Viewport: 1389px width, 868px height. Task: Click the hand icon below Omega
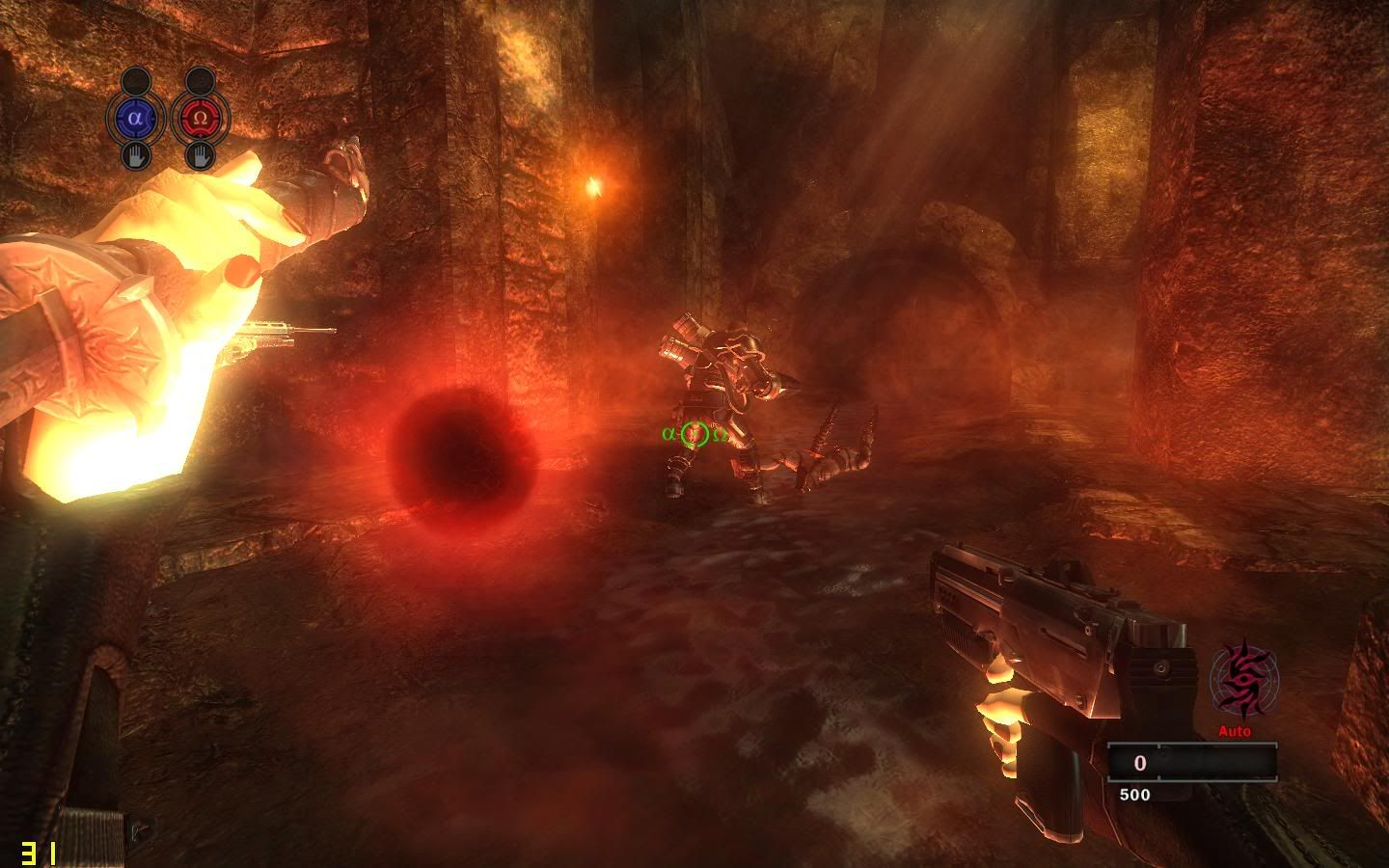click(x=200, y=154)
